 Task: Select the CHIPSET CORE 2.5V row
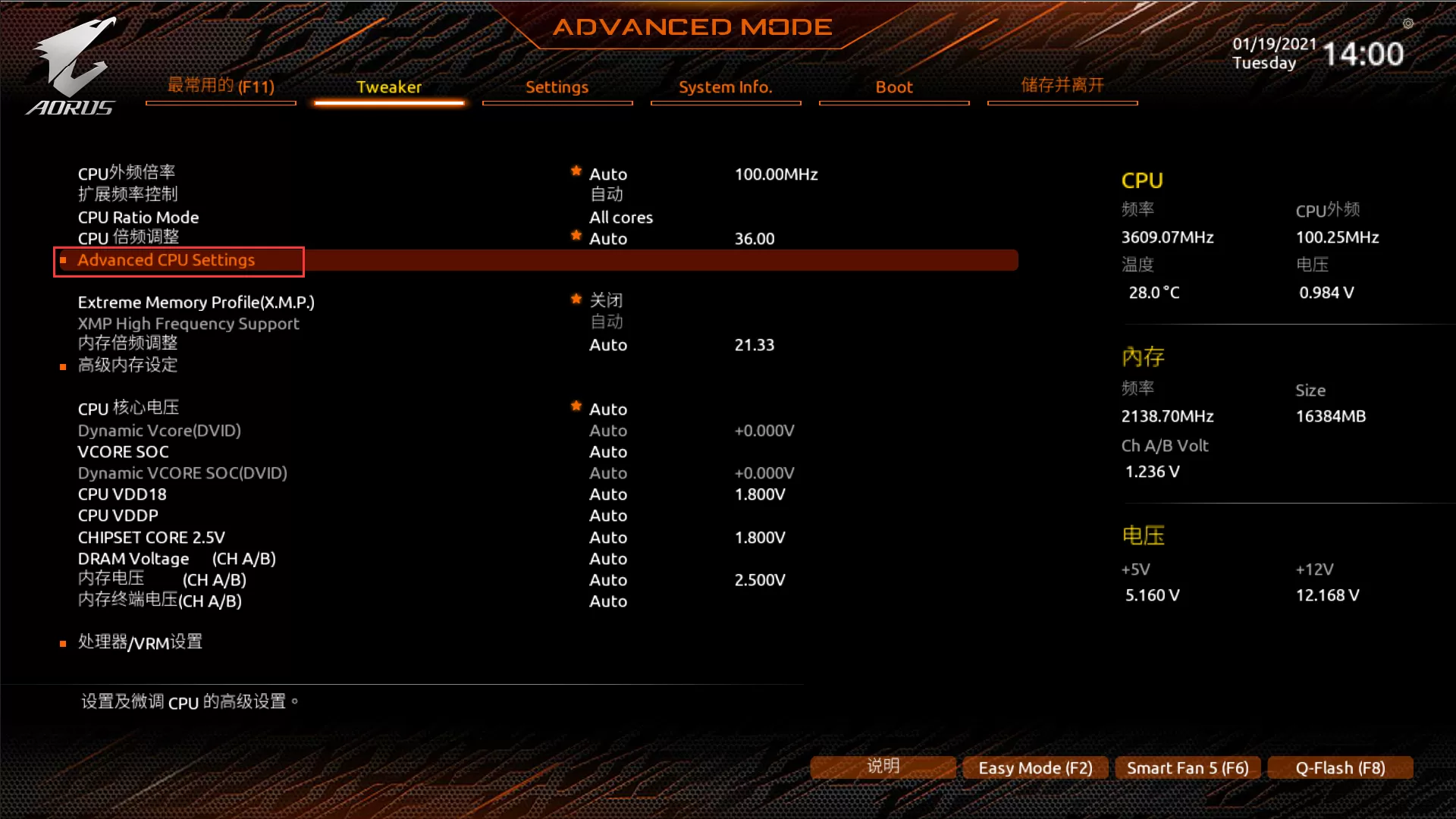coord(151,538)
